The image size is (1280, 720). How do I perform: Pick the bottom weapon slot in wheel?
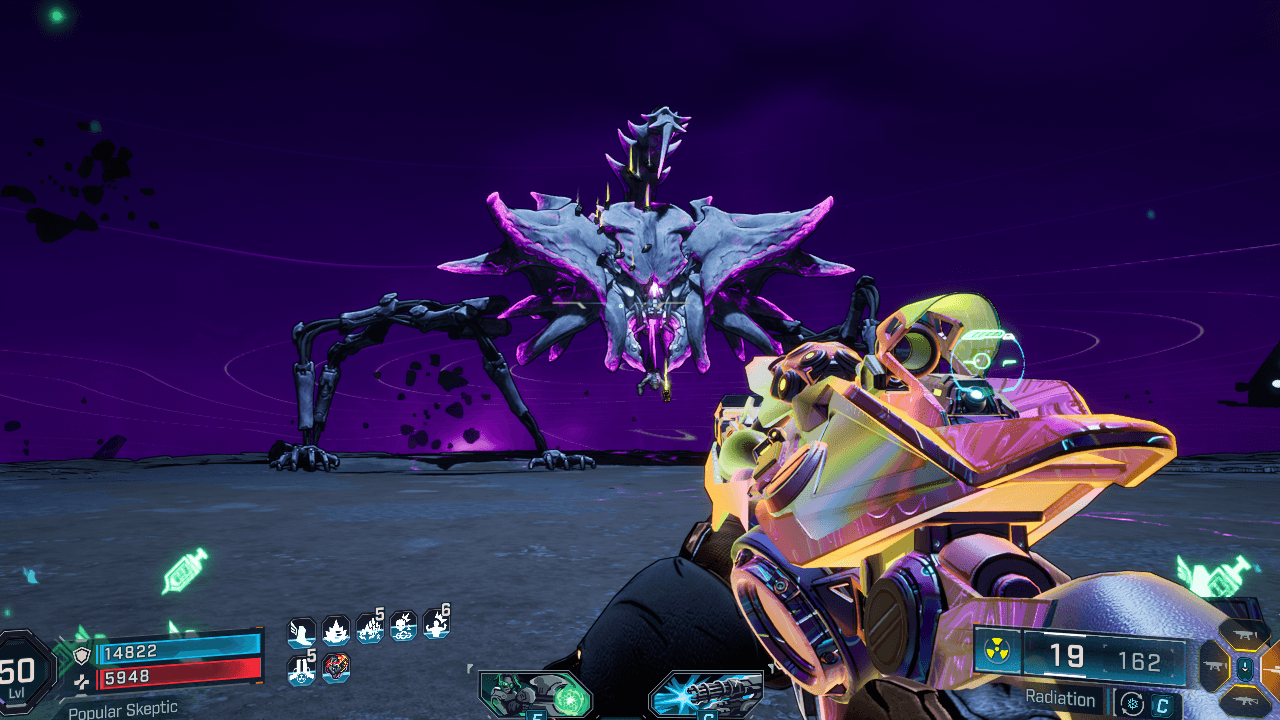pyautogui.click(x=1245, y=700)
